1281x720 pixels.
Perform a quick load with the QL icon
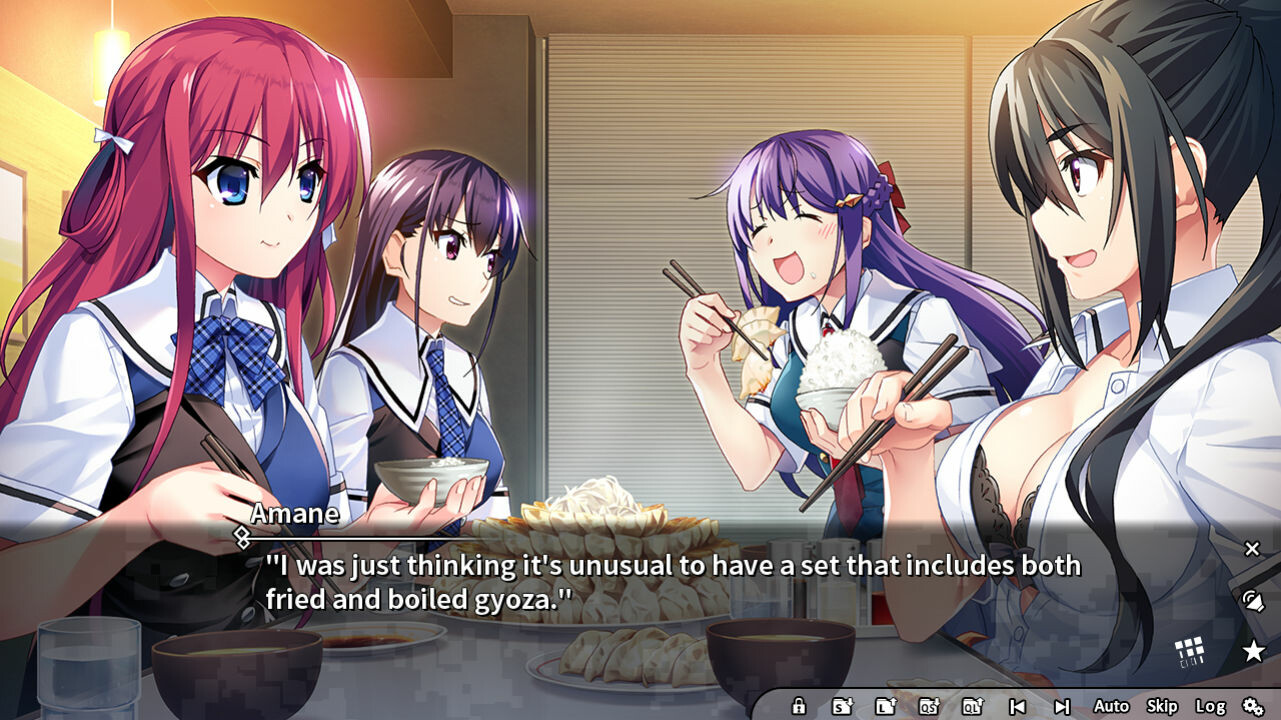(974, 706)
